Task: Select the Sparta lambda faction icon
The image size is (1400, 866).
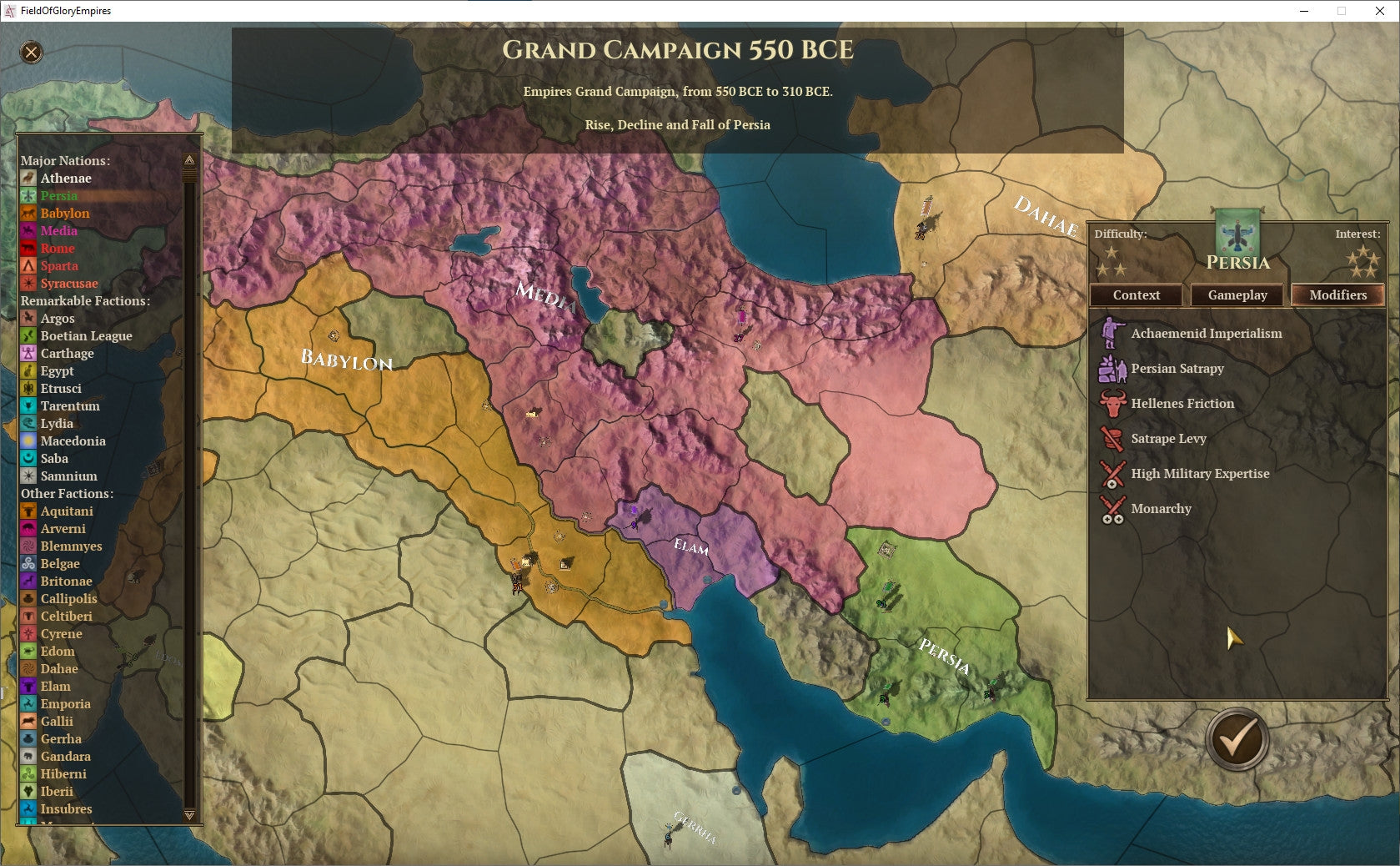Action: [28, 266]
